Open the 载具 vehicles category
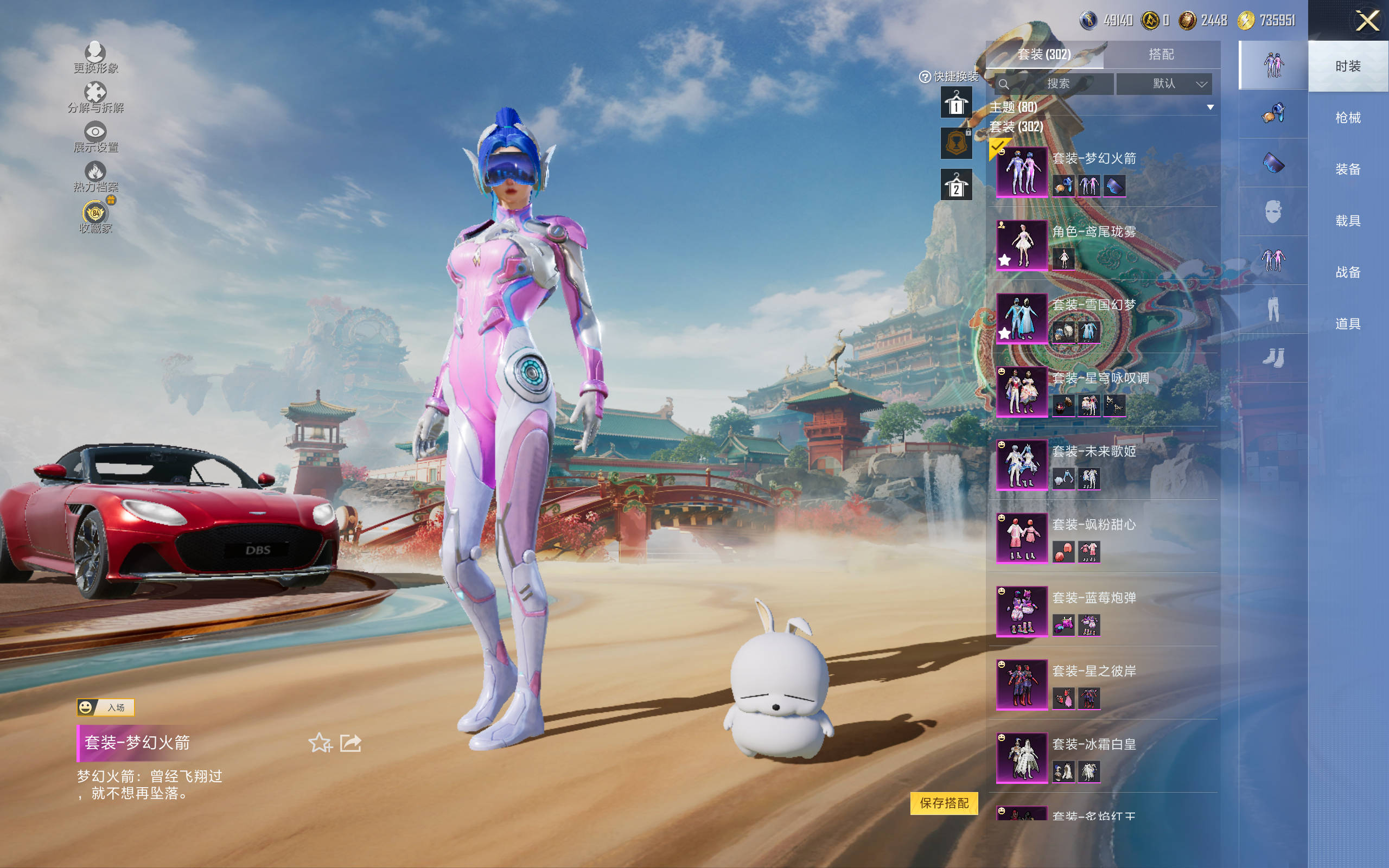This screenshot has width=1389, height=868. pyautogui.click(x=1347, y=221)
